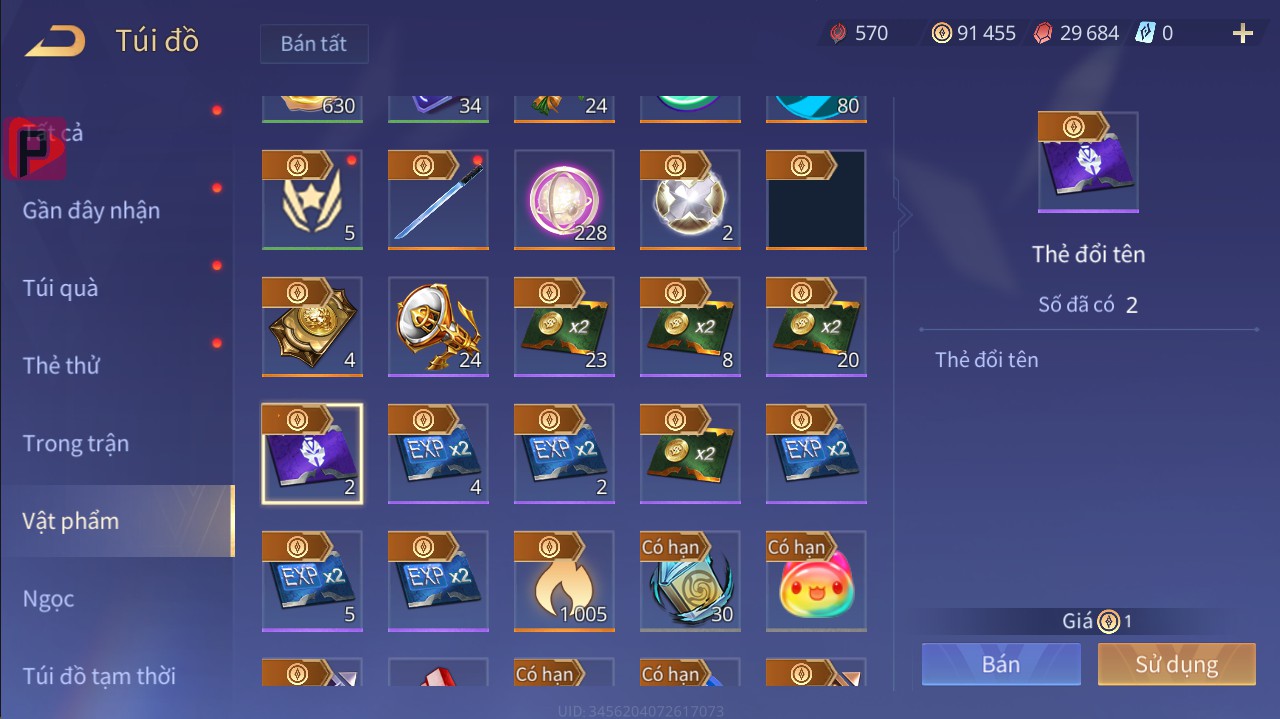Add currency with the plus button
The width and height of the screenshot is (1280, 719).
[x=1243, y=34]
